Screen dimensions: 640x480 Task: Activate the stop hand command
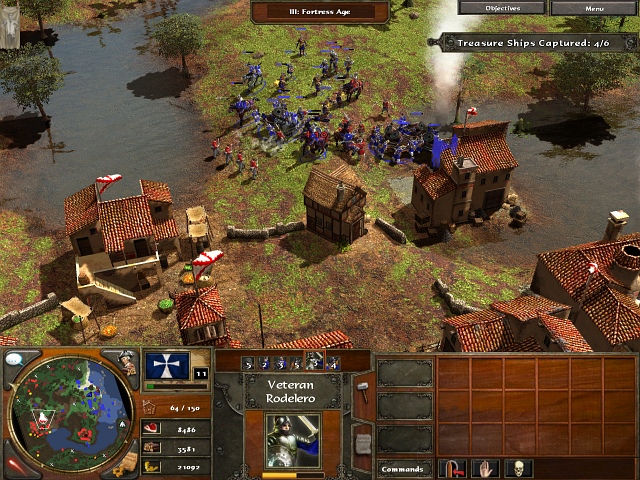(486, 468)
